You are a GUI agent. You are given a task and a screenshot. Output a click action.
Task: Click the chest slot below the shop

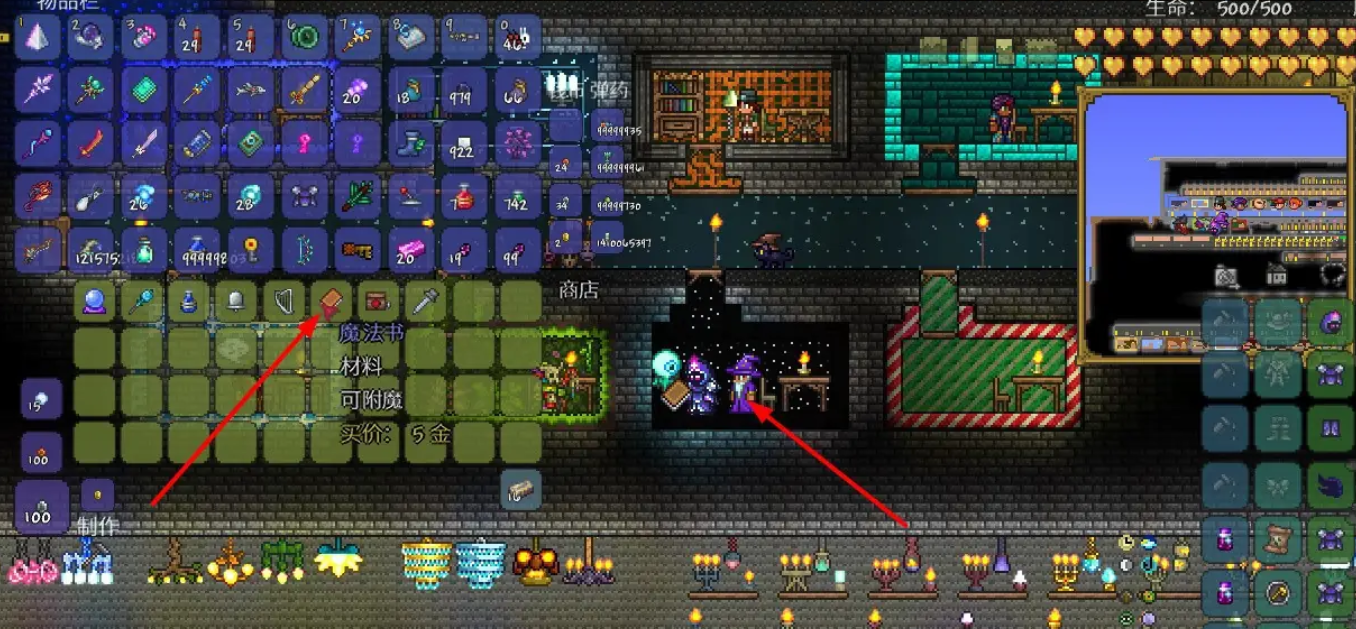click(x=521, y=489)
